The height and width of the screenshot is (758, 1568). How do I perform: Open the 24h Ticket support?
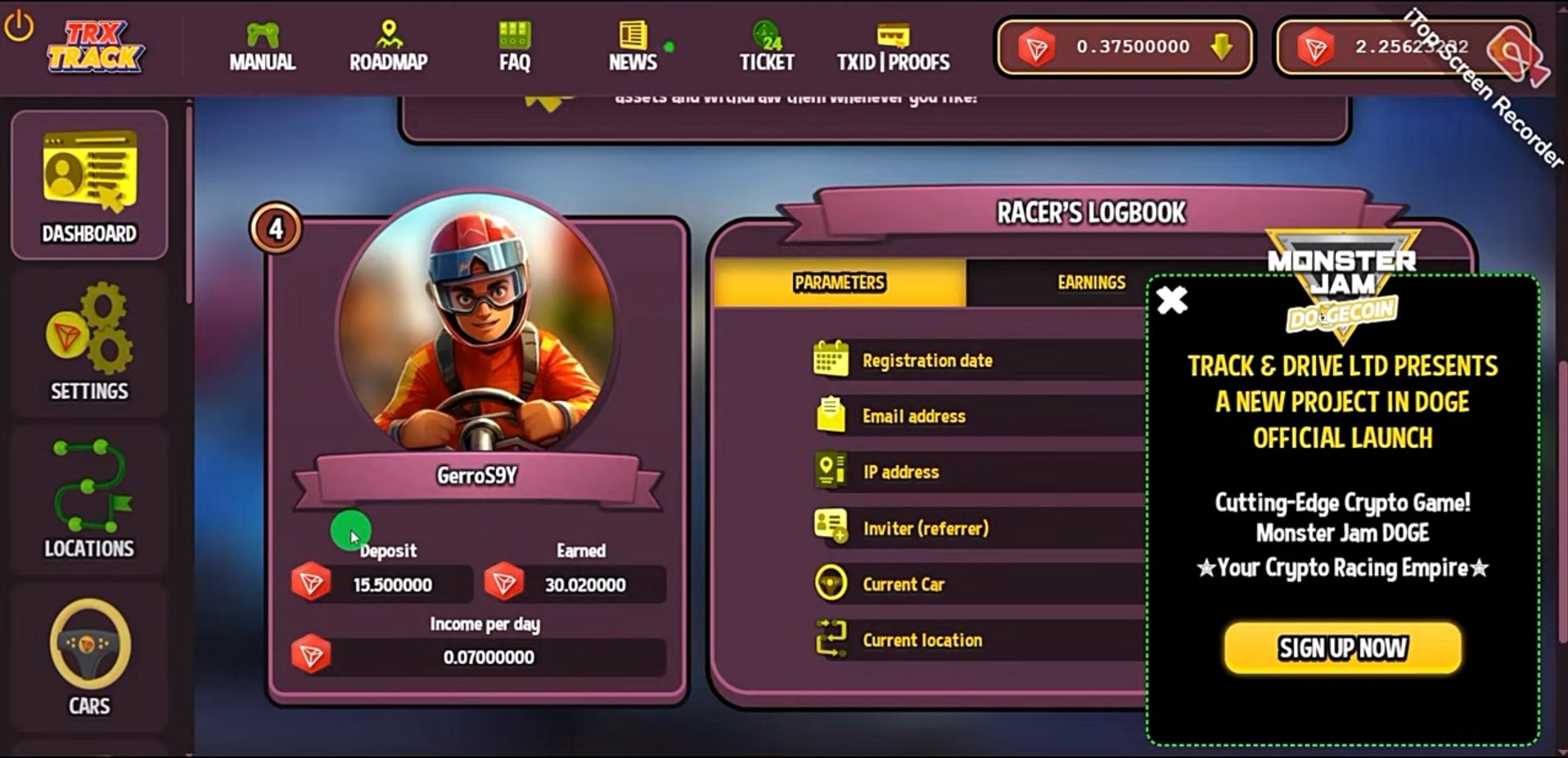(767, 47)
